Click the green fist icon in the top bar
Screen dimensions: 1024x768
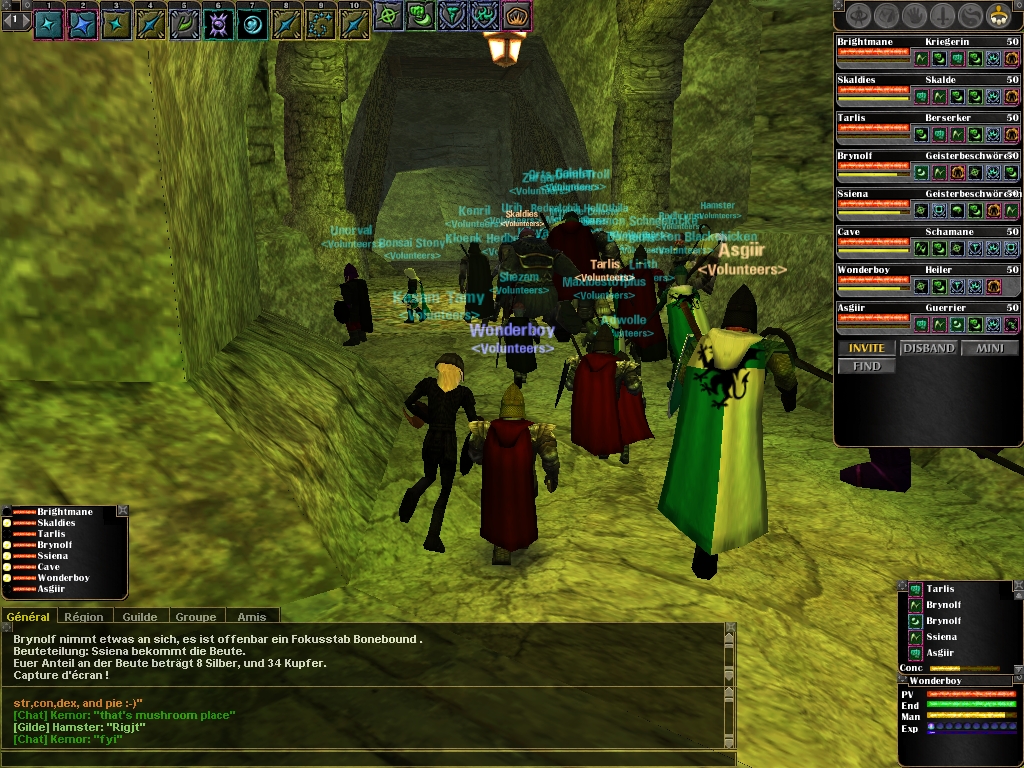point(420,15)
